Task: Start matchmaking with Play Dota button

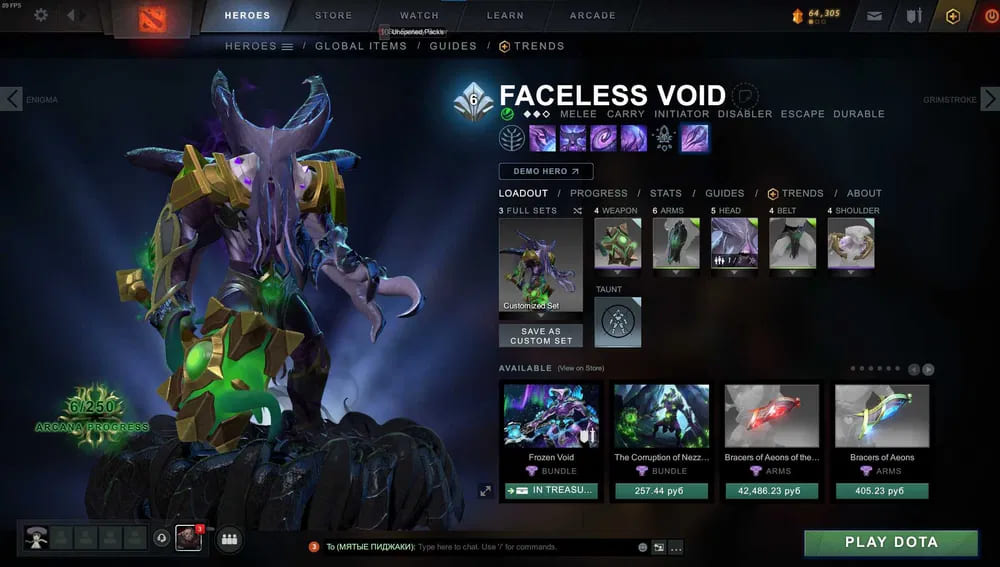Action: 891,542
